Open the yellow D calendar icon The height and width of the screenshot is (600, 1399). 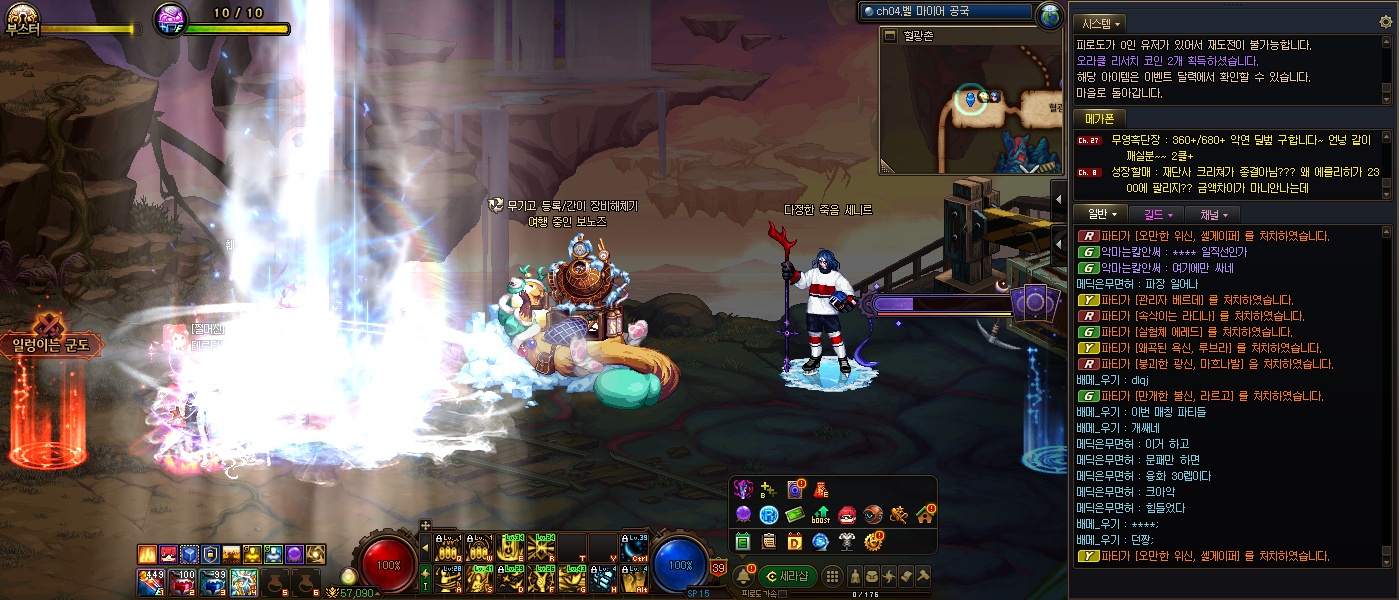coord(795,542)
